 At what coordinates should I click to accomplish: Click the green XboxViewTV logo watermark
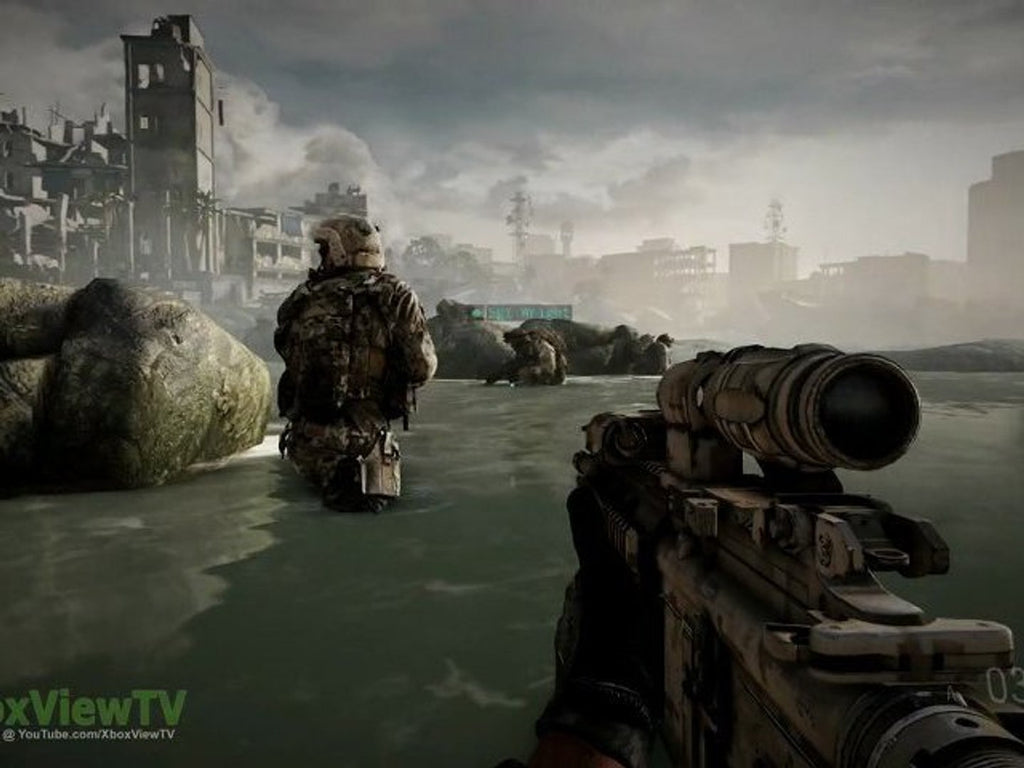click(92, 706)
